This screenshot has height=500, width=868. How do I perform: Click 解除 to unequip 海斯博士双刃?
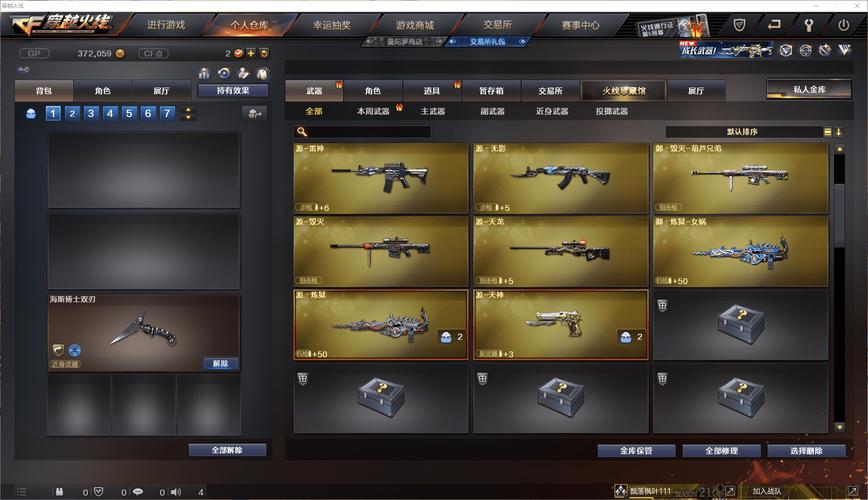(x=220, y=363)
